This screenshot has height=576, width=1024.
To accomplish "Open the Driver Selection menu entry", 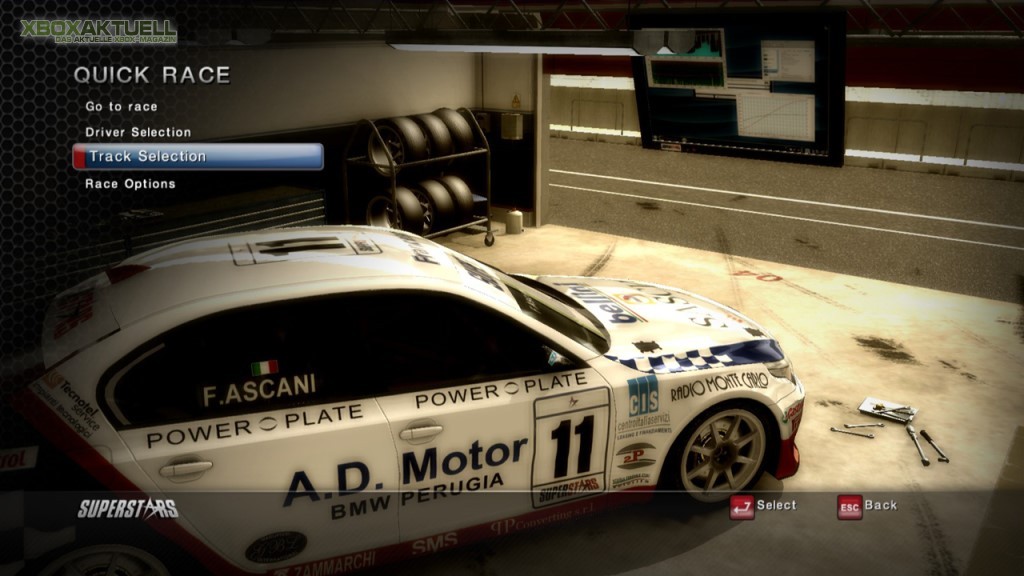I will tap(138, 132).
